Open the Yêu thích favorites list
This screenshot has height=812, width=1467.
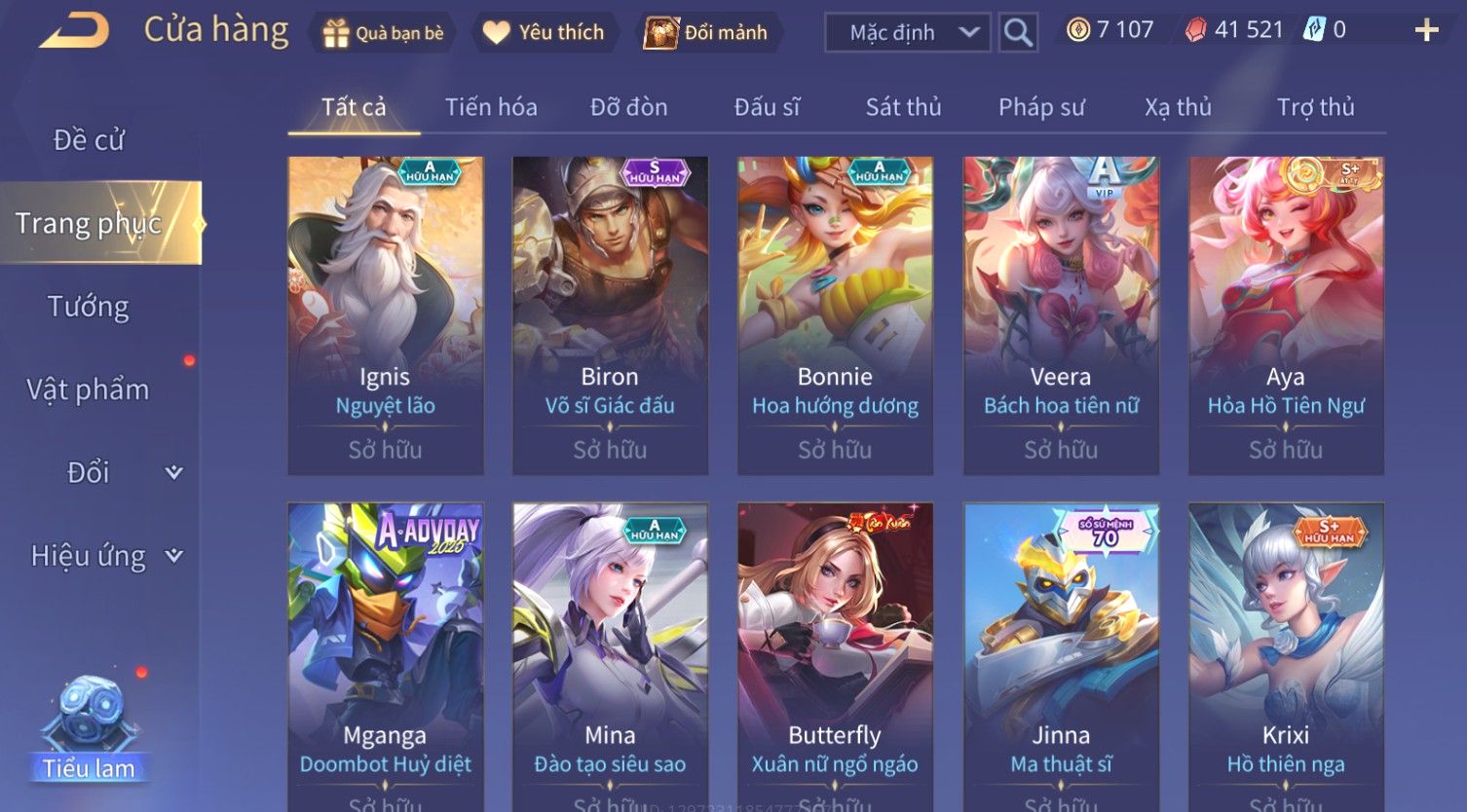544,33
